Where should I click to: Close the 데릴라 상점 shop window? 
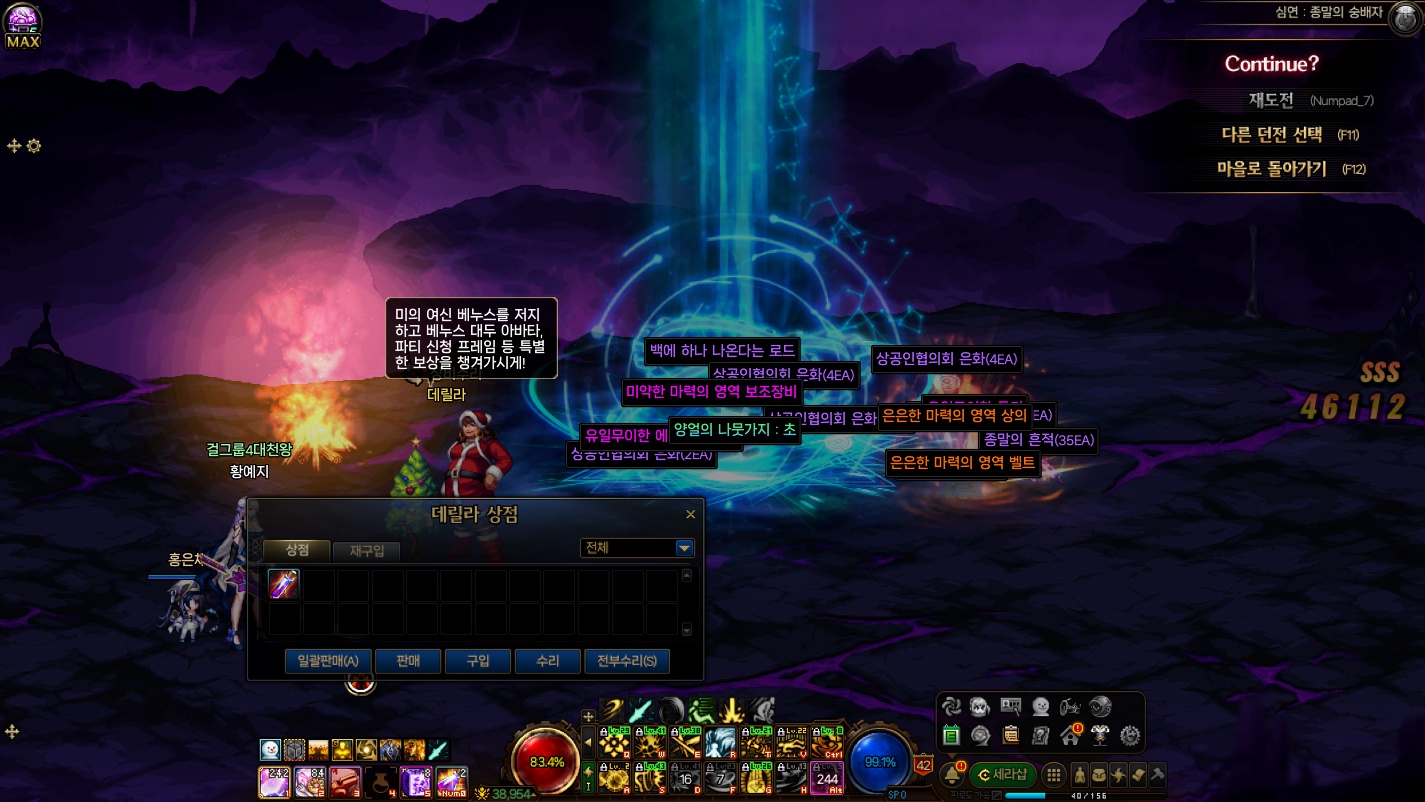pyautogui.click(x=690, y=515)
